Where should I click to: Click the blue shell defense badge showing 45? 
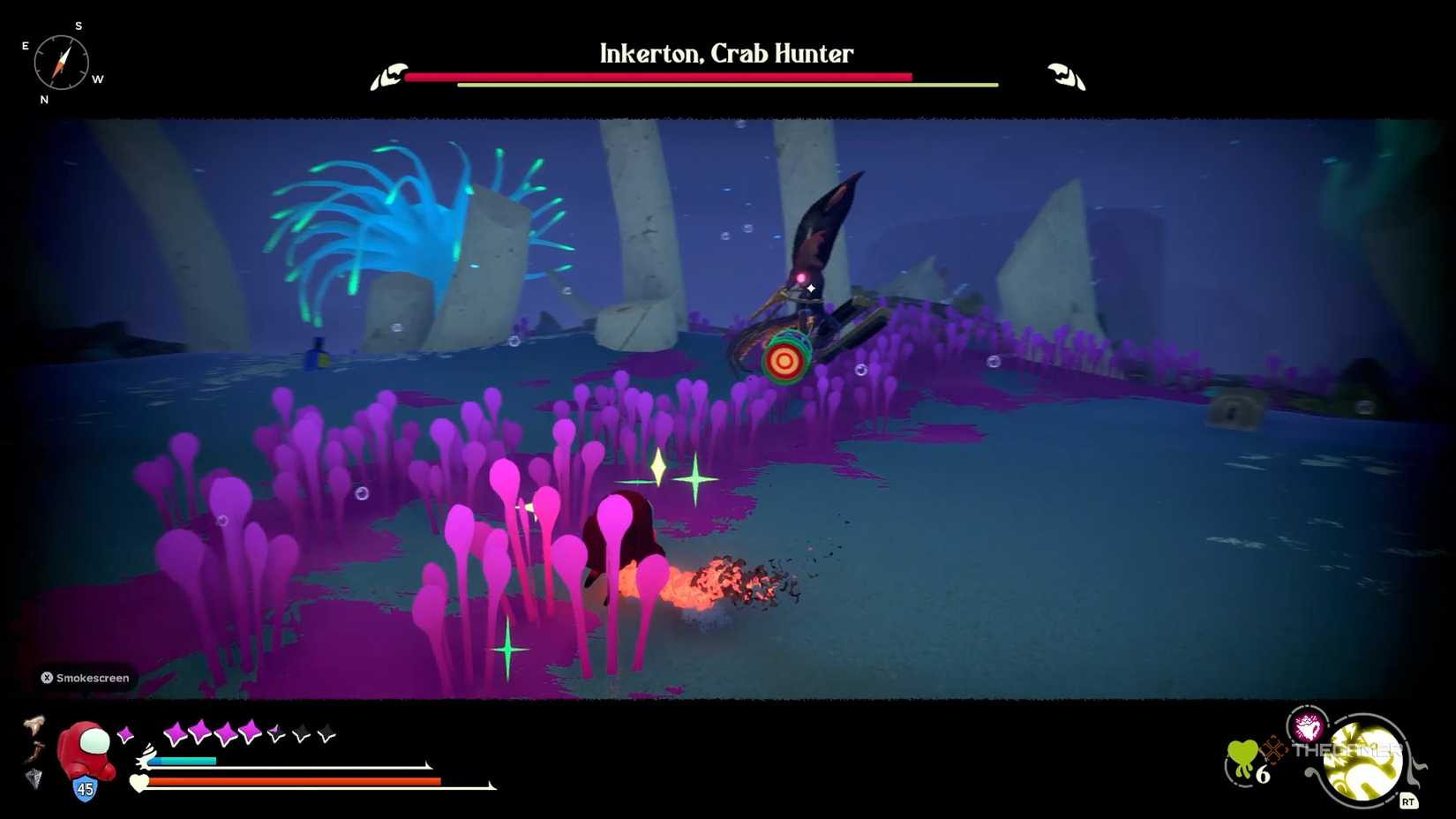coord(84,787)
